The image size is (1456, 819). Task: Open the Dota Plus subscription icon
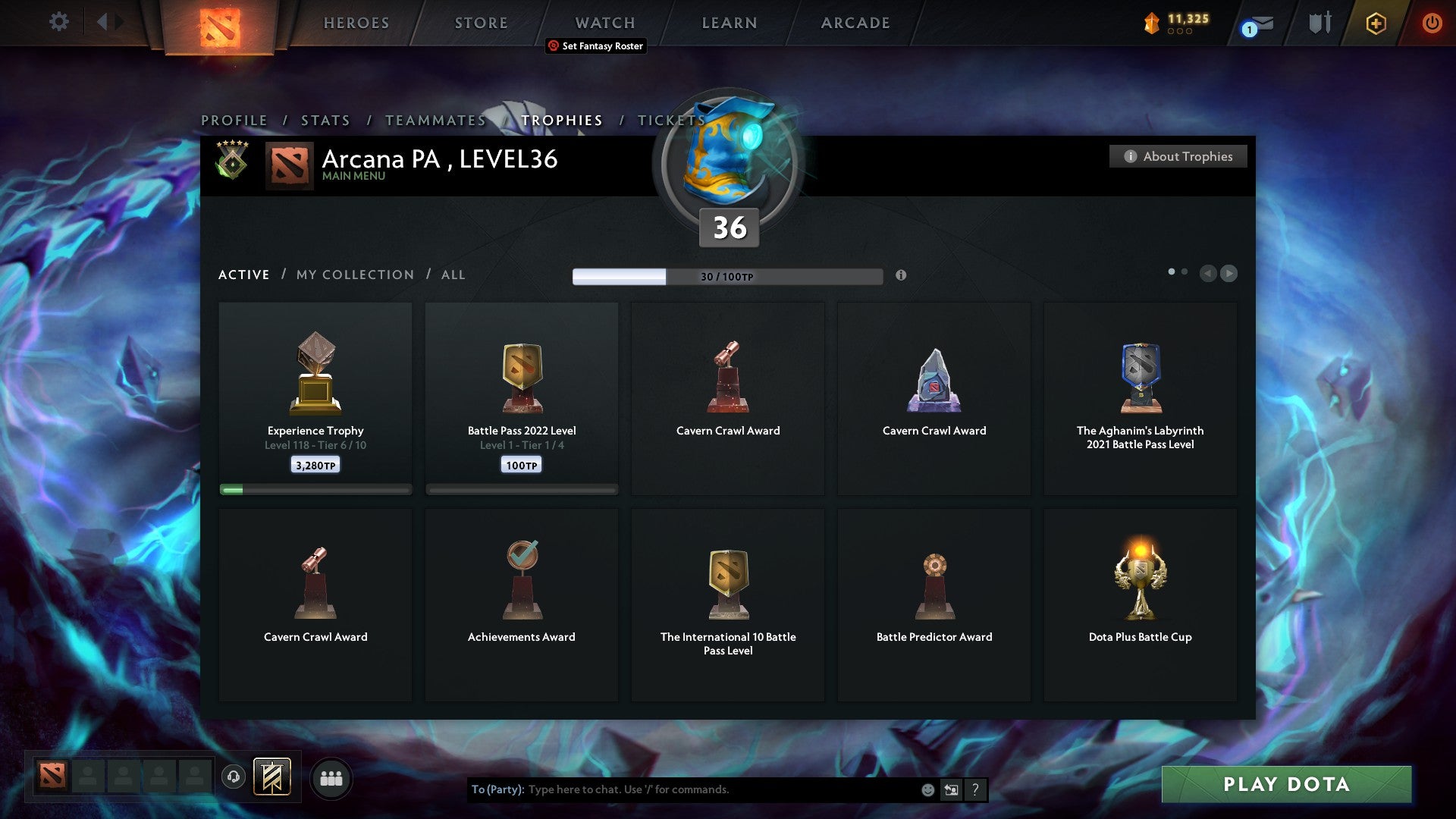click(x=1375, y=23)
